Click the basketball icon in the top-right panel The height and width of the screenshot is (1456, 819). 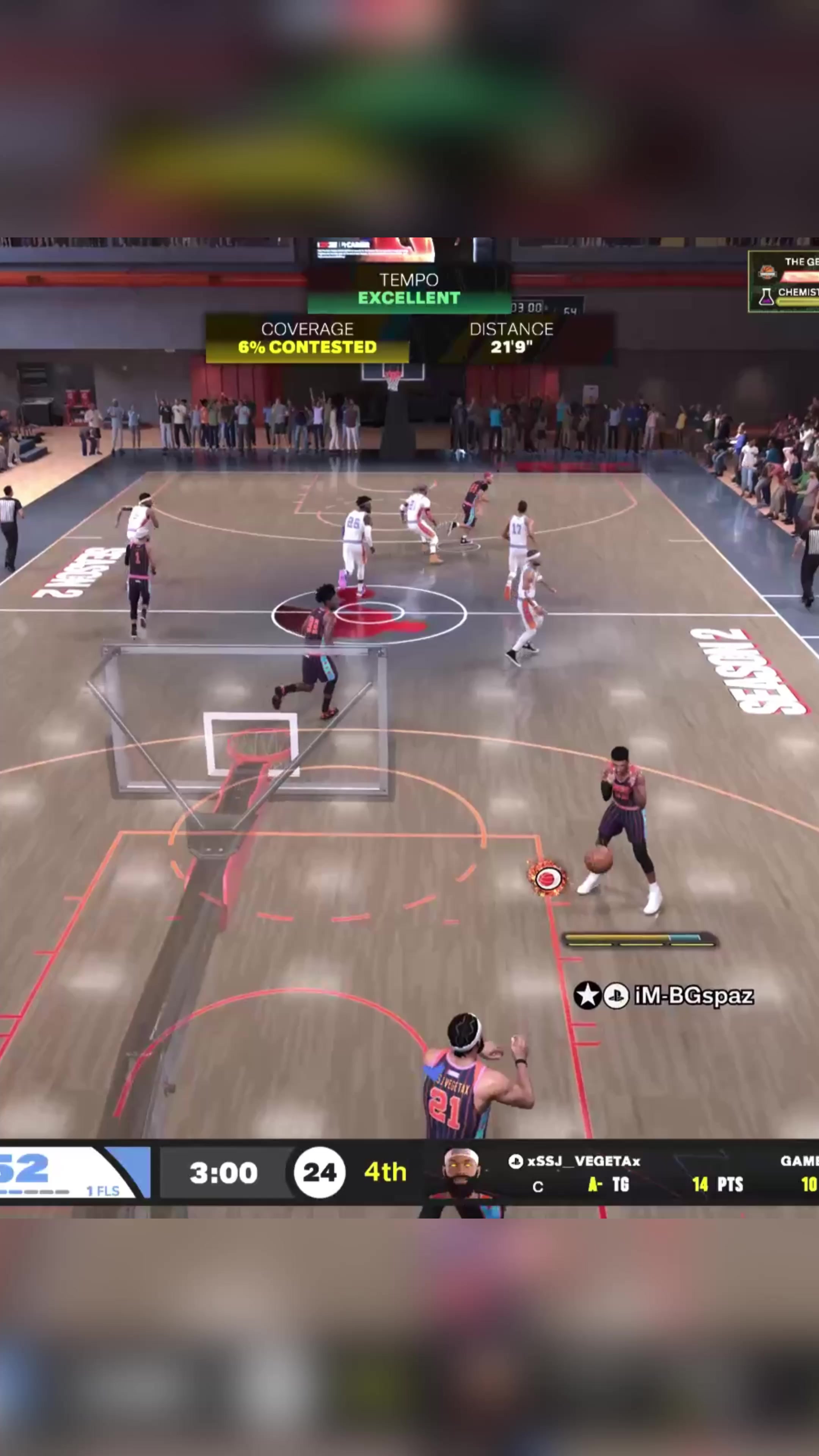(767, 273)
